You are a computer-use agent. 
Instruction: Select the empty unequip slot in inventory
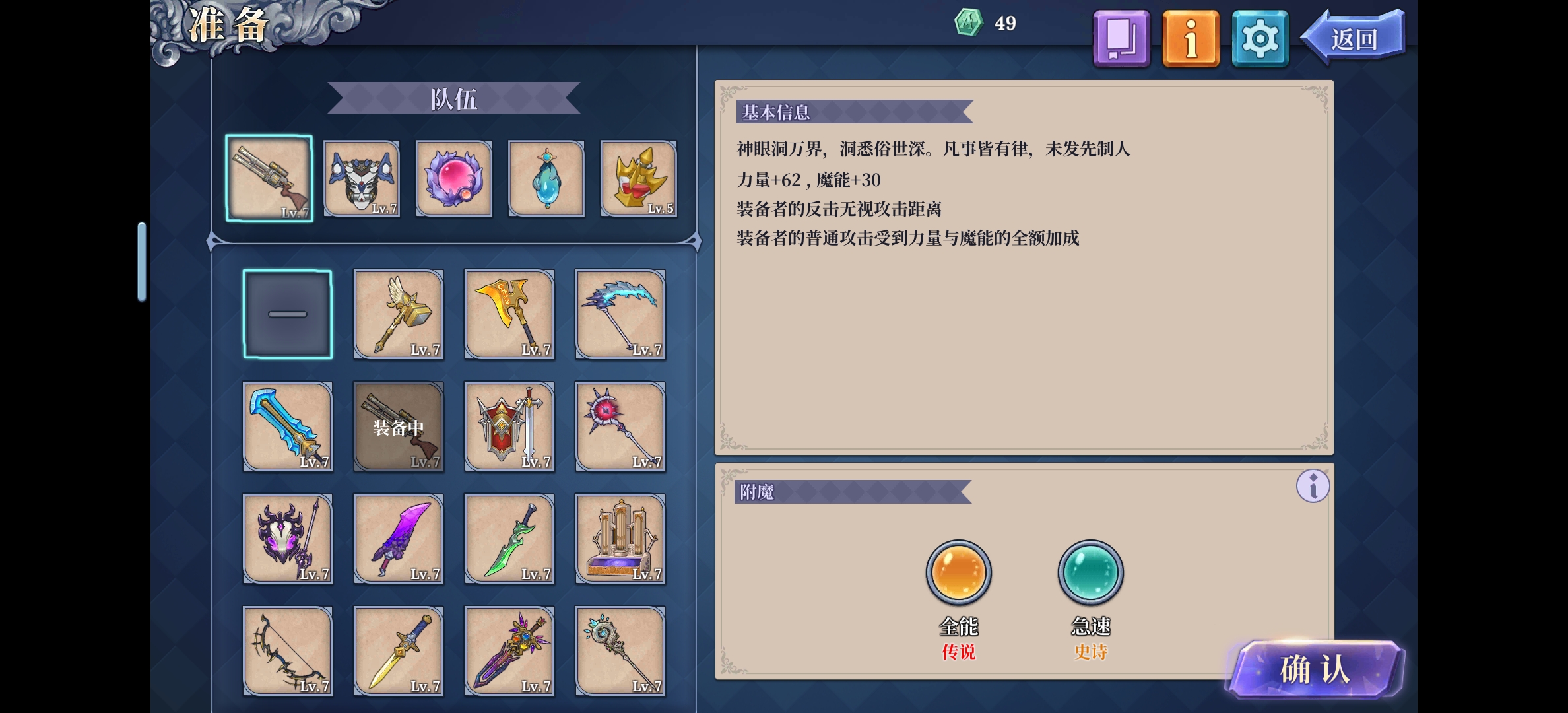(x=287, y=315)
